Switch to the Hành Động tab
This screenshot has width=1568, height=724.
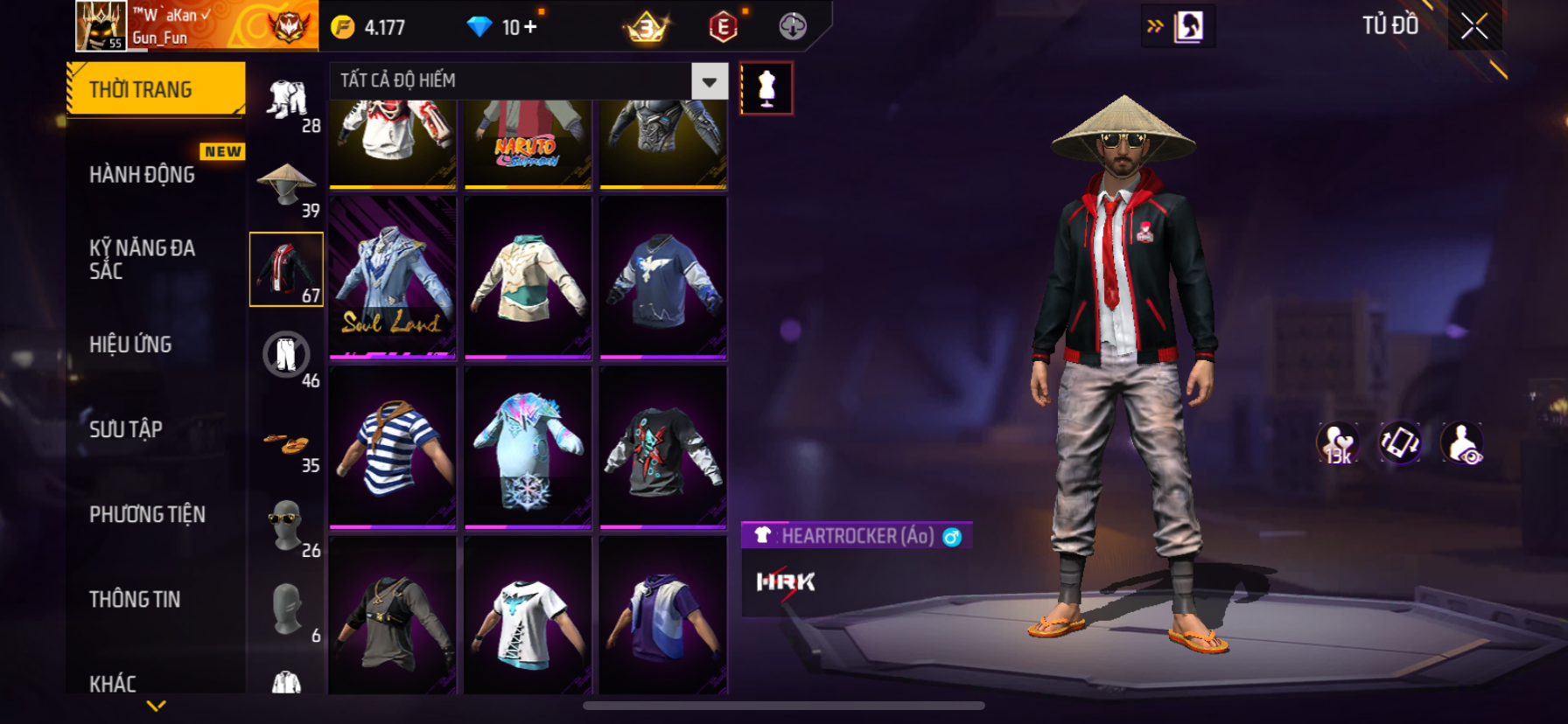(x=143, y=175)
